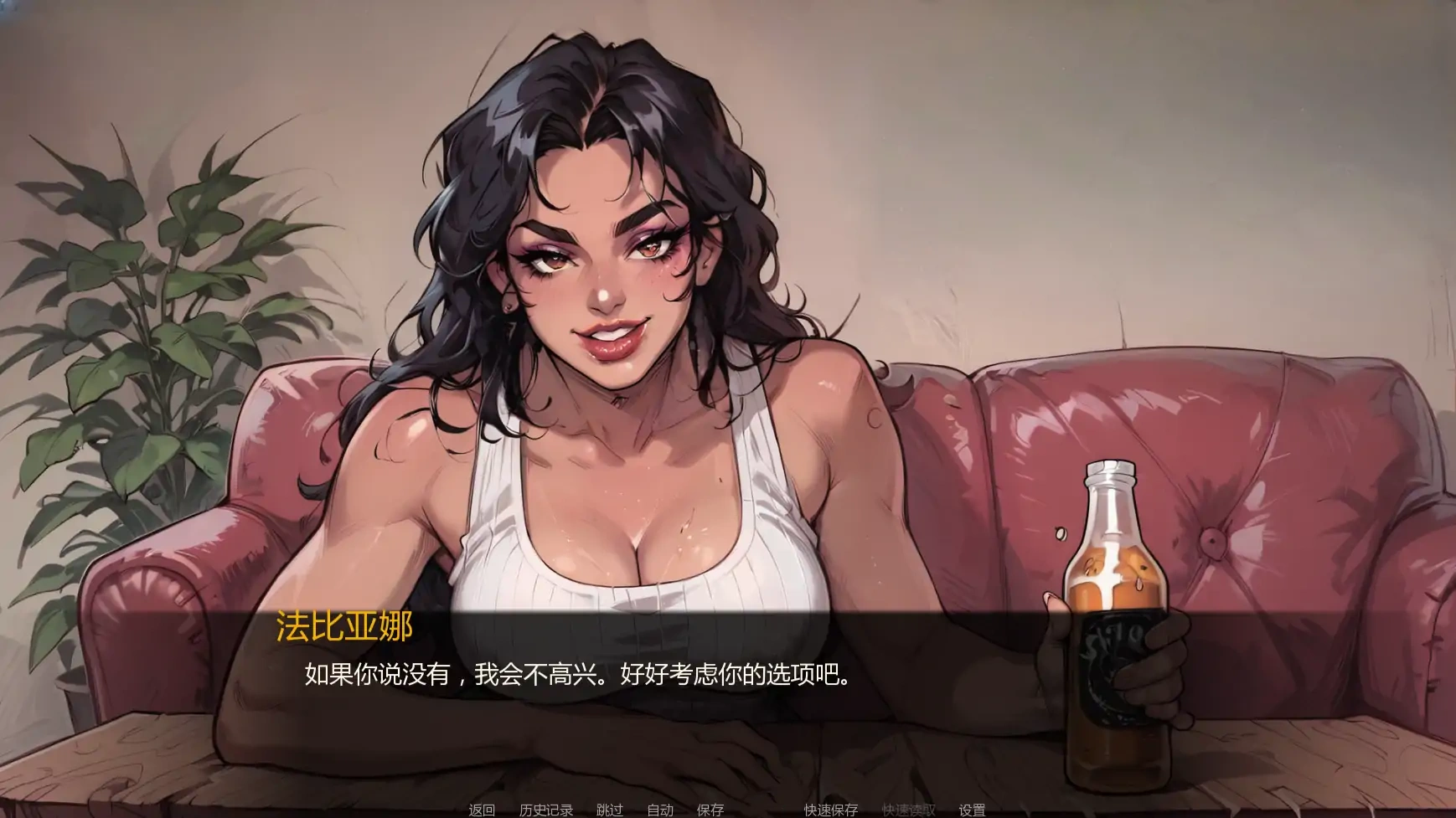Open the dialogue history log 历史记录

point(546,810)
